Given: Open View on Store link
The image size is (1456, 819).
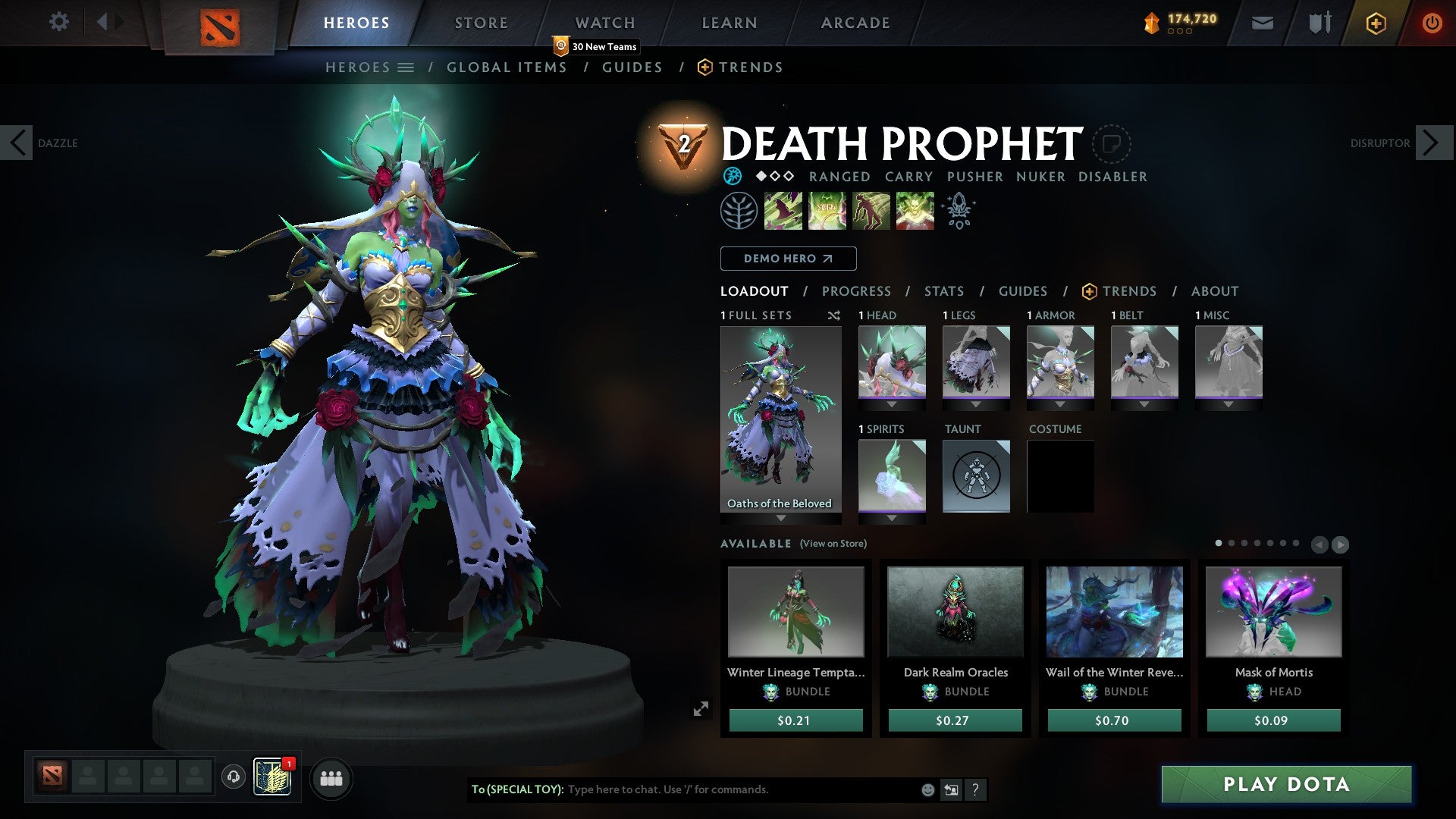Looking at the screenshot, I should (x=833, y=544).
